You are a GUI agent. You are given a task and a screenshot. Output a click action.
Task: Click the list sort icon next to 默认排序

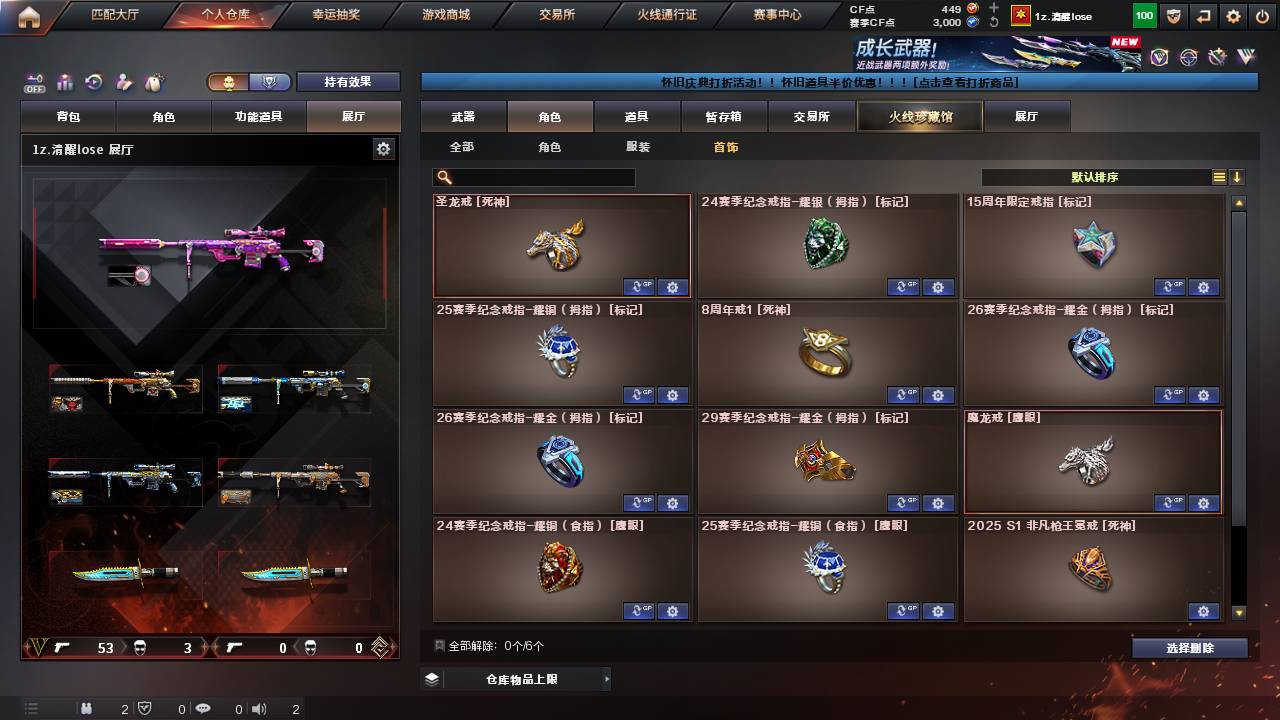(1218, 177)
